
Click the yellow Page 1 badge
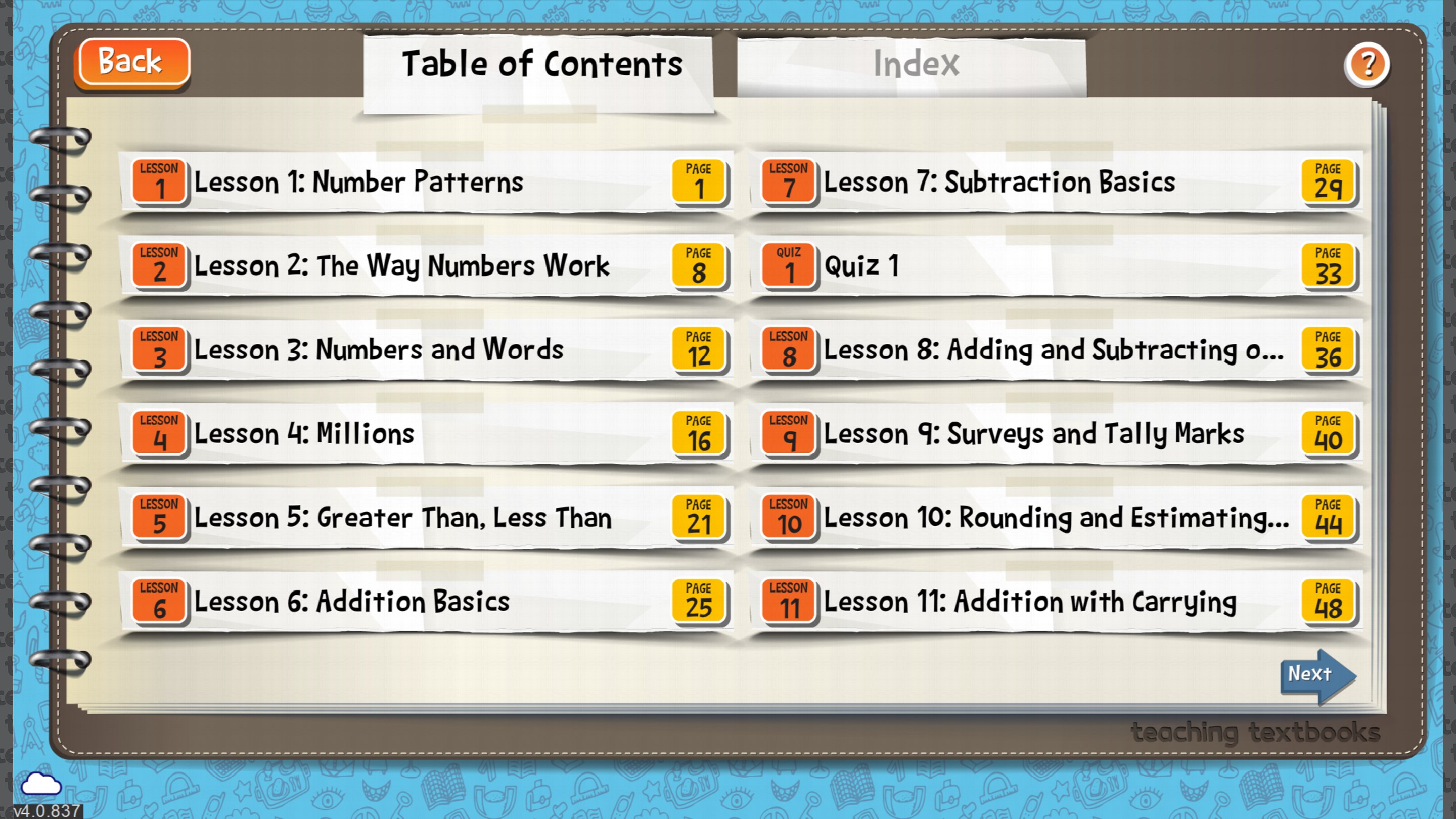pos(699,182)
